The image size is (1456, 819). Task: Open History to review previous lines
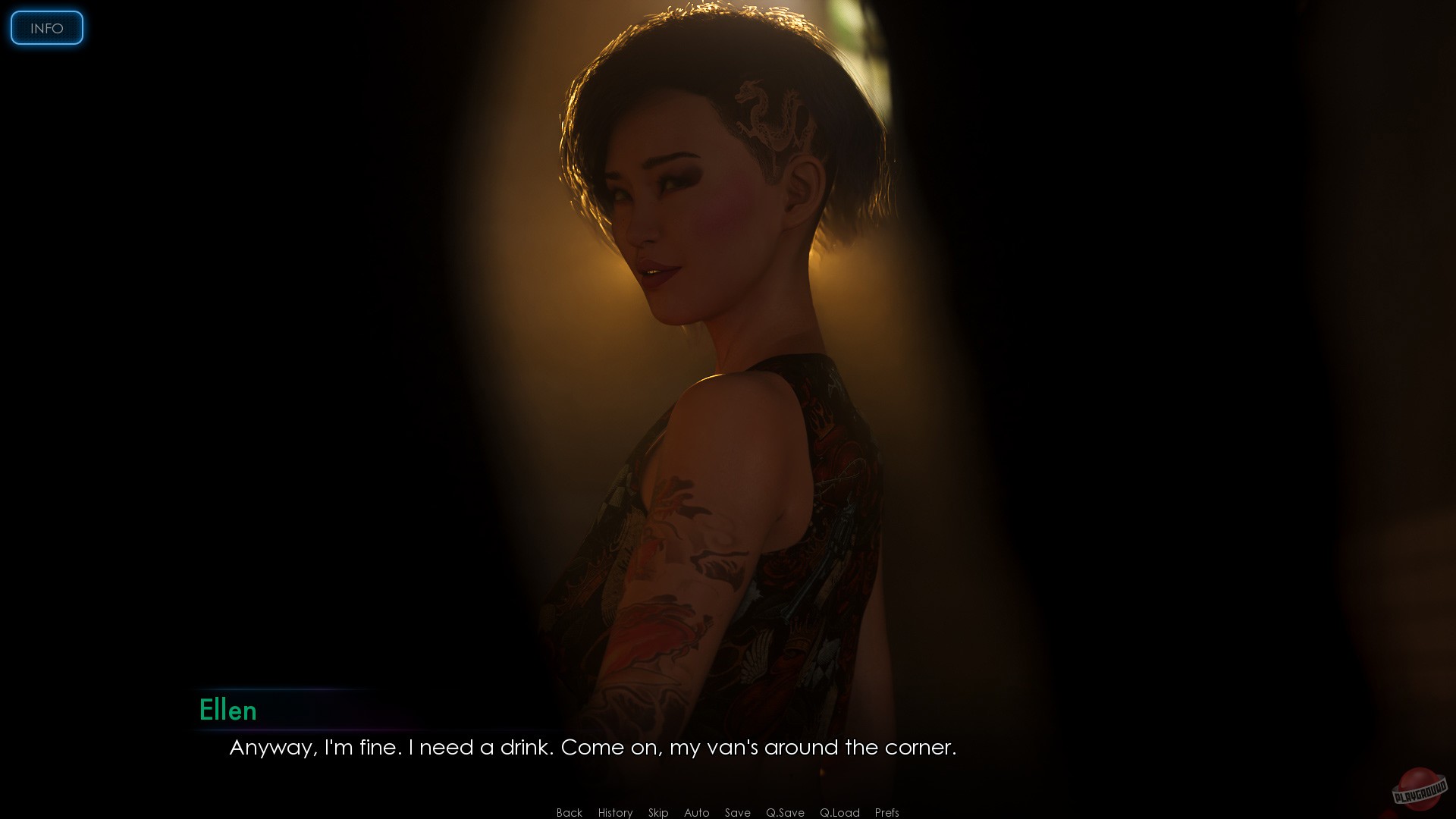pos(615,812)
